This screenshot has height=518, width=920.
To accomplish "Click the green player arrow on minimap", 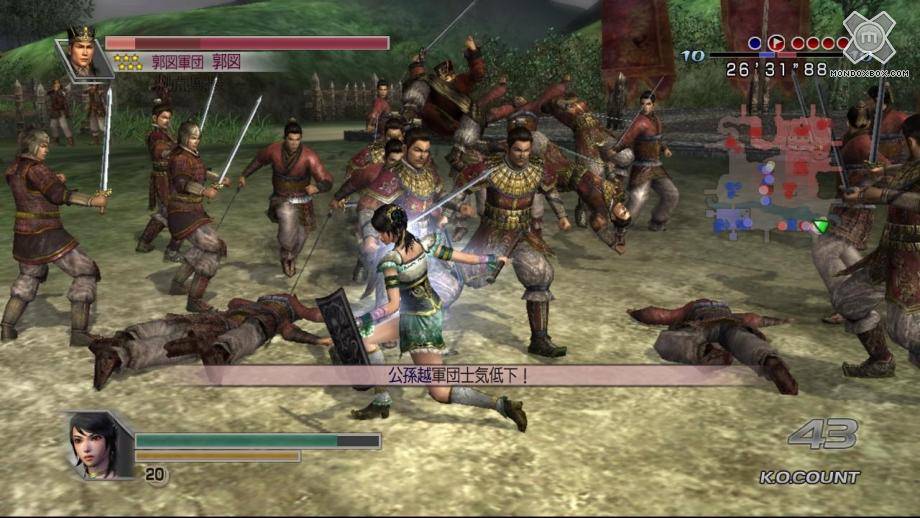I will point(822,226).
